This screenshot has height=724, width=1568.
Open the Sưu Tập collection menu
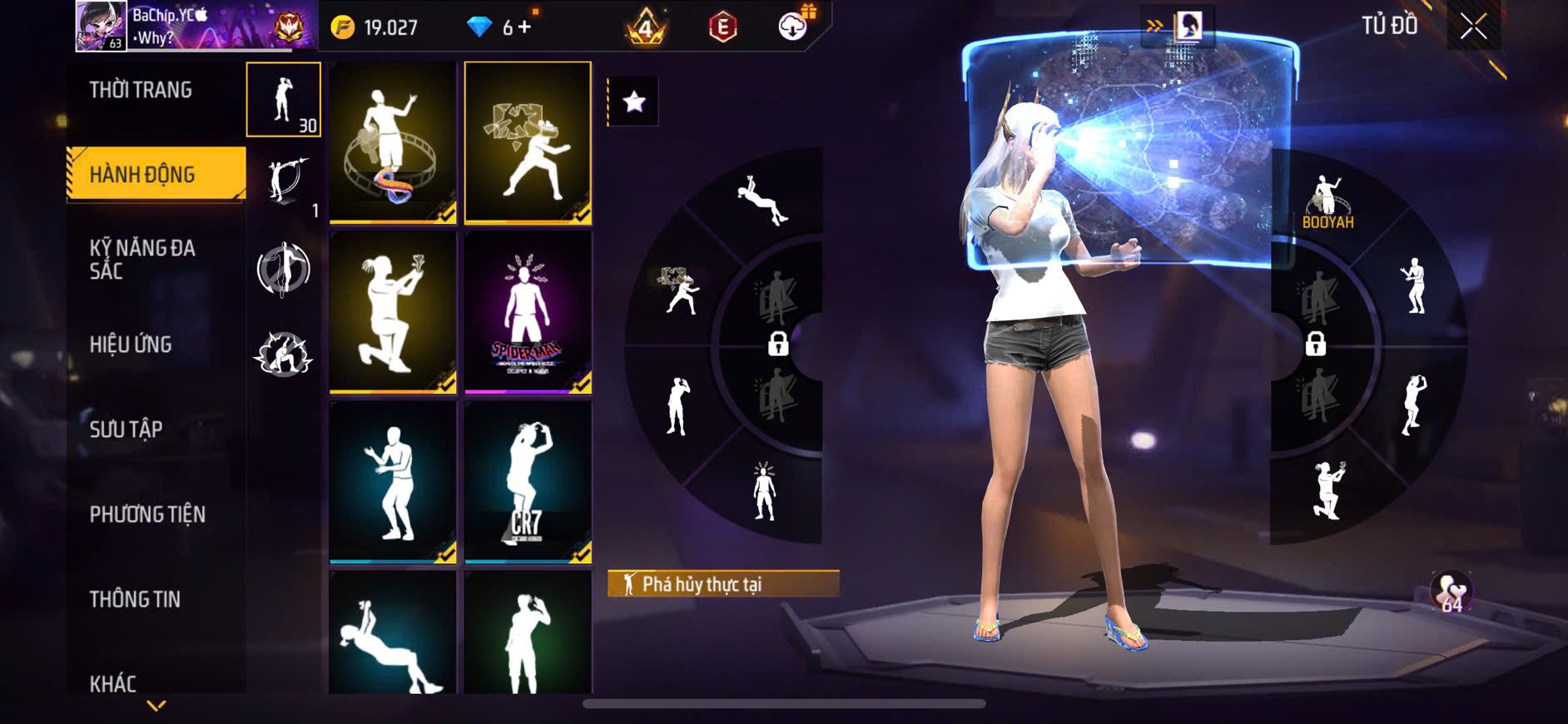click(126, 429)
